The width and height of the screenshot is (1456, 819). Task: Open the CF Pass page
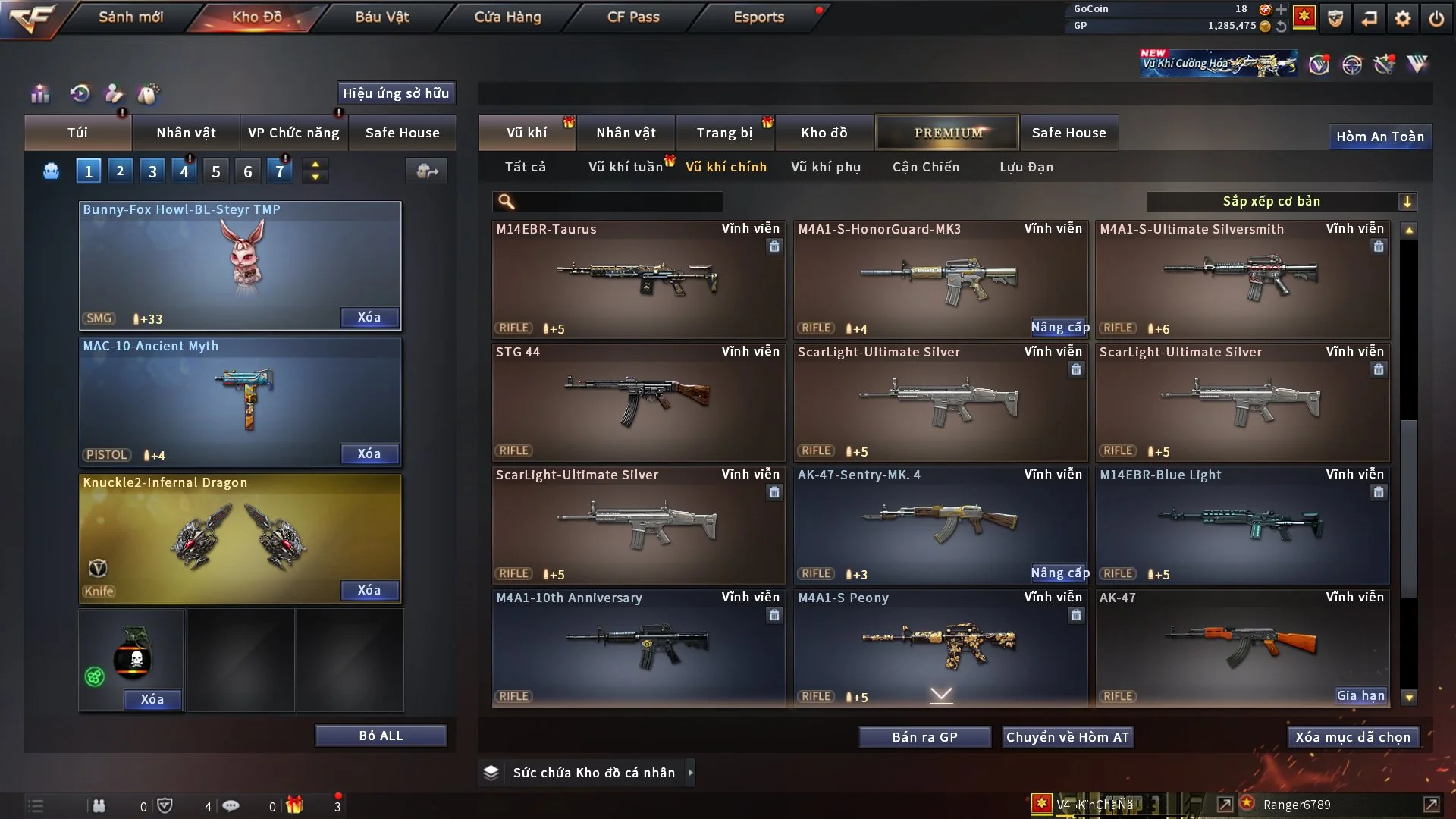point(633,17)
